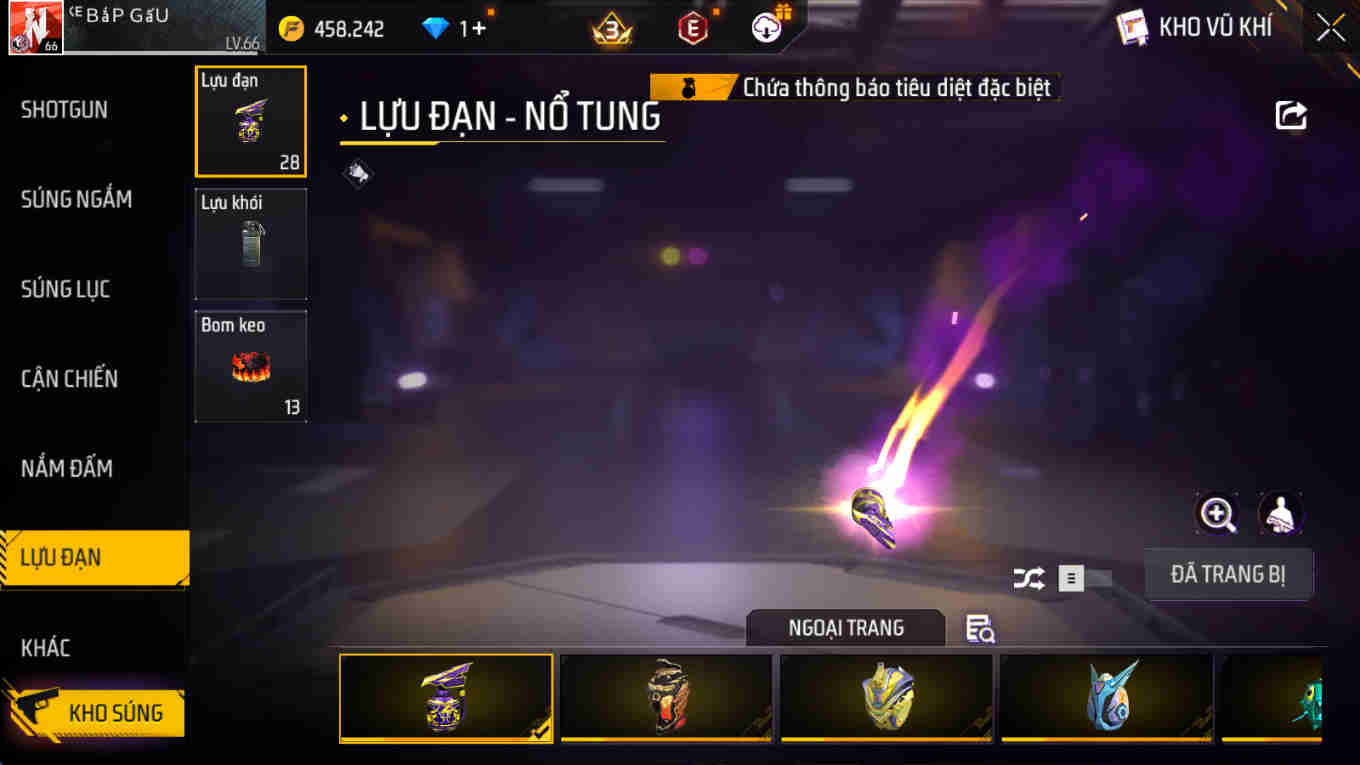Open the share icon near Kho Vũ Khí
The height and width of the screenshot is (765, 1360).
(1290, 115)
